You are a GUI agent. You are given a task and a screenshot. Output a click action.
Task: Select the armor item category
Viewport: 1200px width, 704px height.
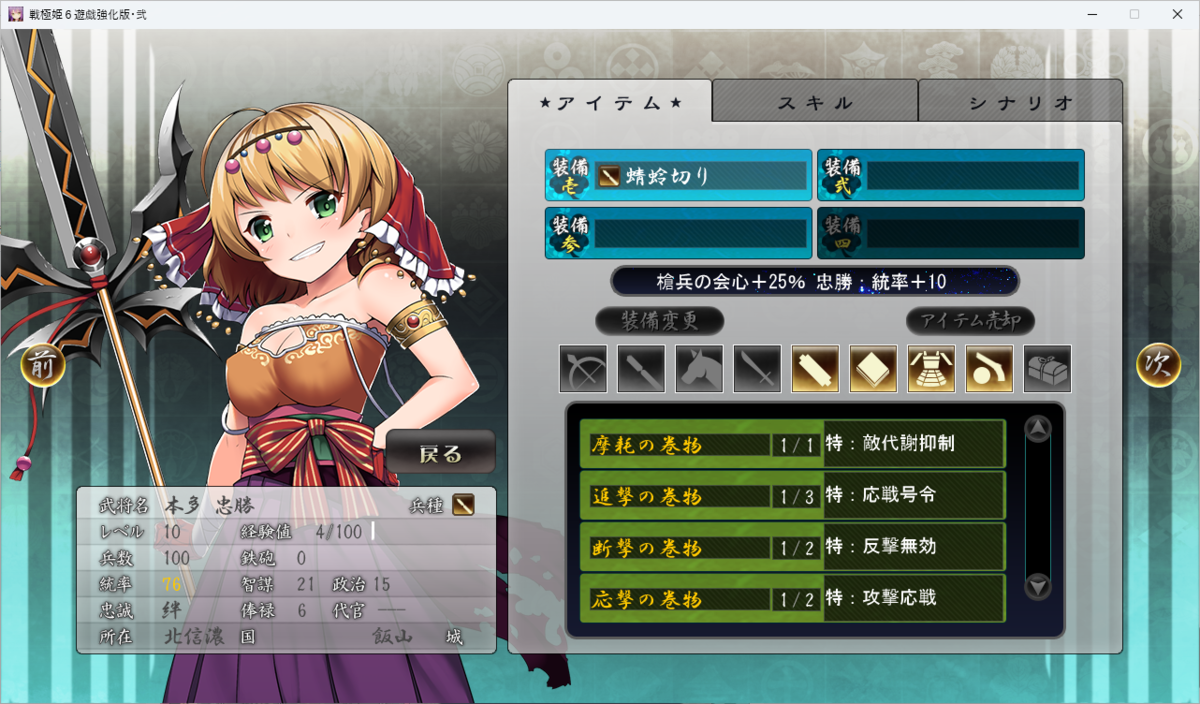[x=931, y=369]
